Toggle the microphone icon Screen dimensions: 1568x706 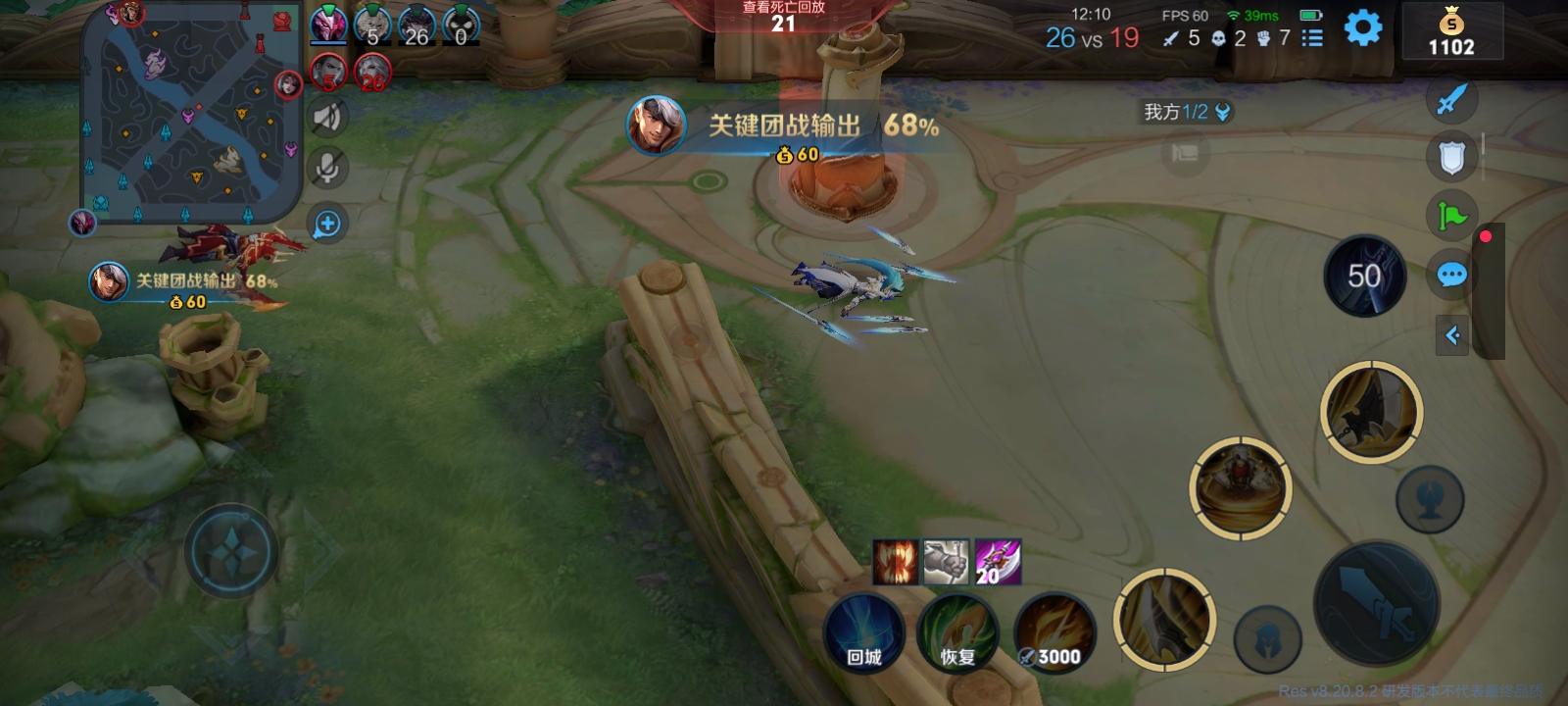click(x=327, y=168)
